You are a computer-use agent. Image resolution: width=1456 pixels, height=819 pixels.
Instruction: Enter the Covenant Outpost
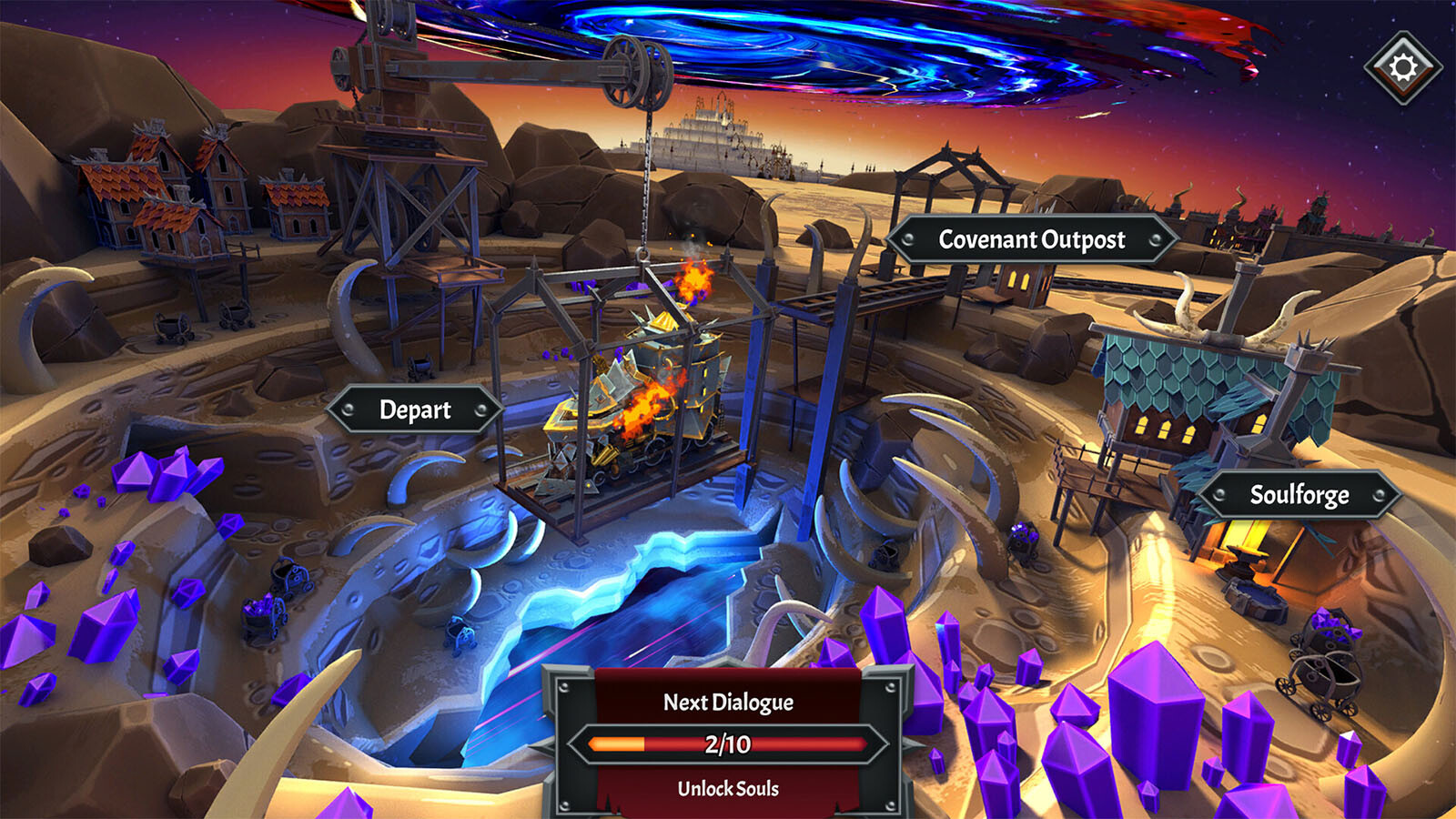[x=1032, y=240]
